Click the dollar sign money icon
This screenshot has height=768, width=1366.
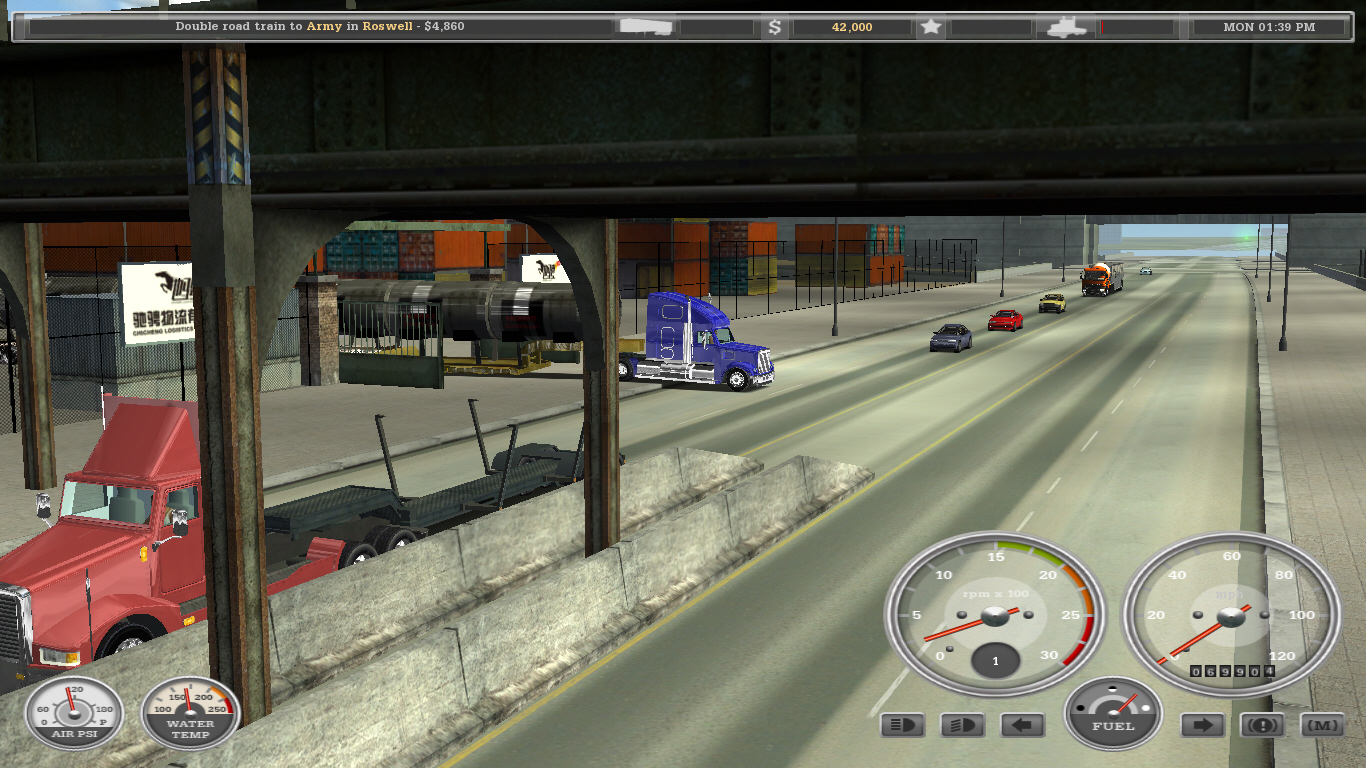774,27
